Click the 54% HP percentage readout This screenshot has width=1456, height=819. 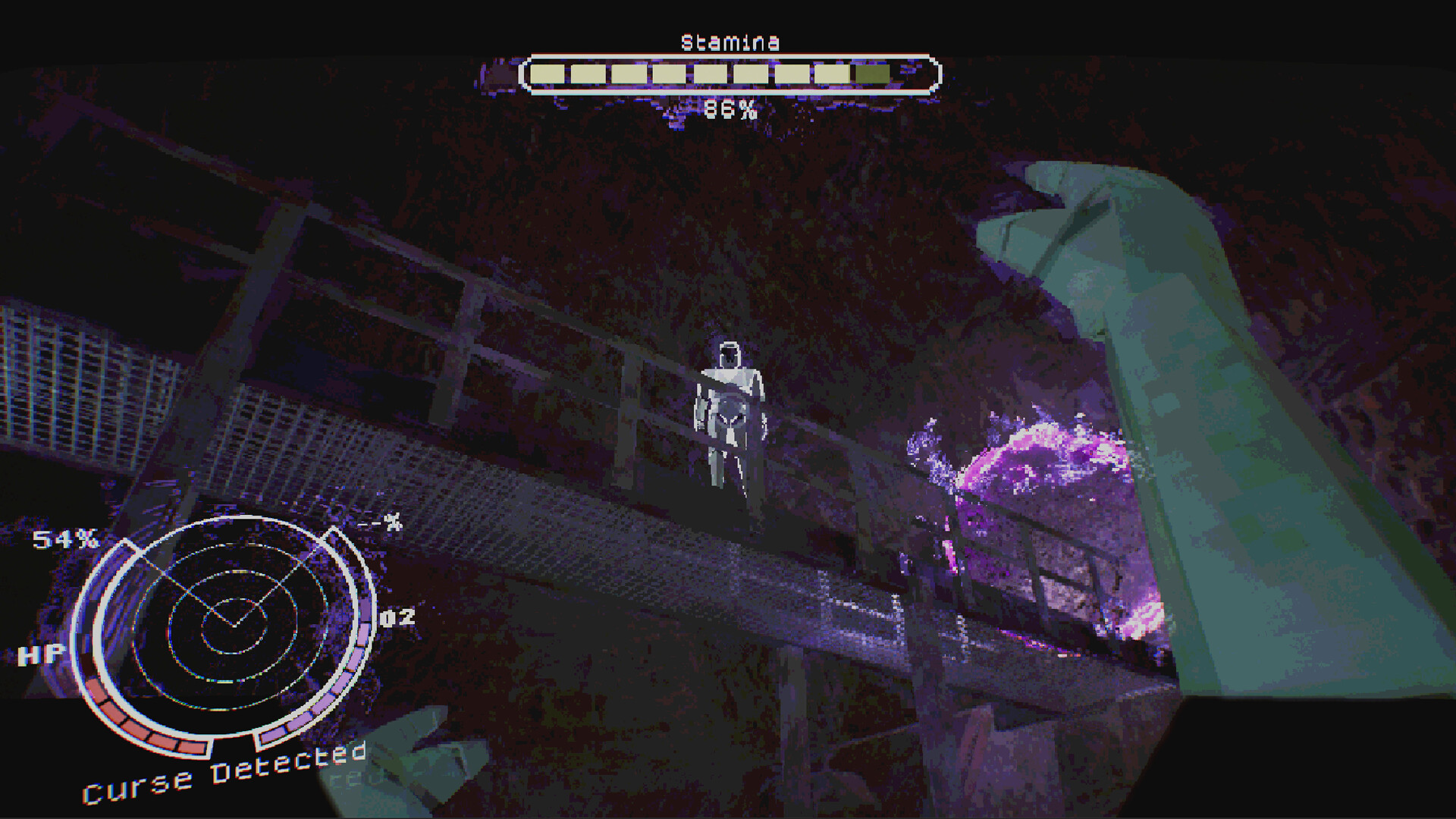tap(64, 540)
